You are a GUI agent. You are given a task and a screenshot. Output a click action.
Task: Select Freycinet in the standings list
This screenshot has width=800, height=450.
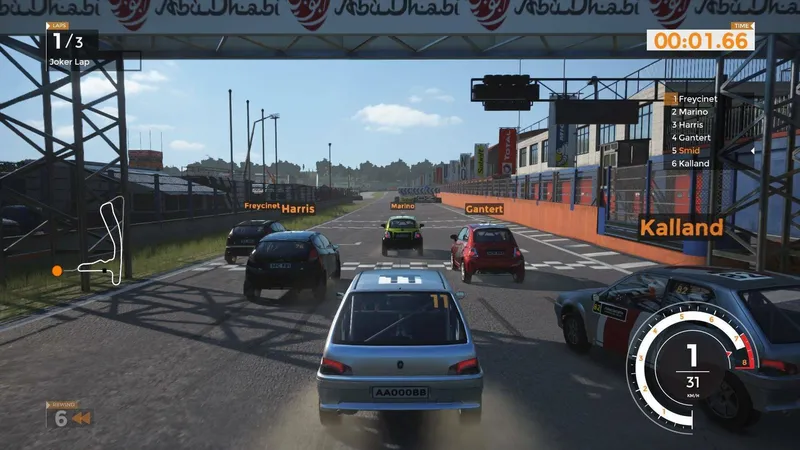[x=694, y=99]
